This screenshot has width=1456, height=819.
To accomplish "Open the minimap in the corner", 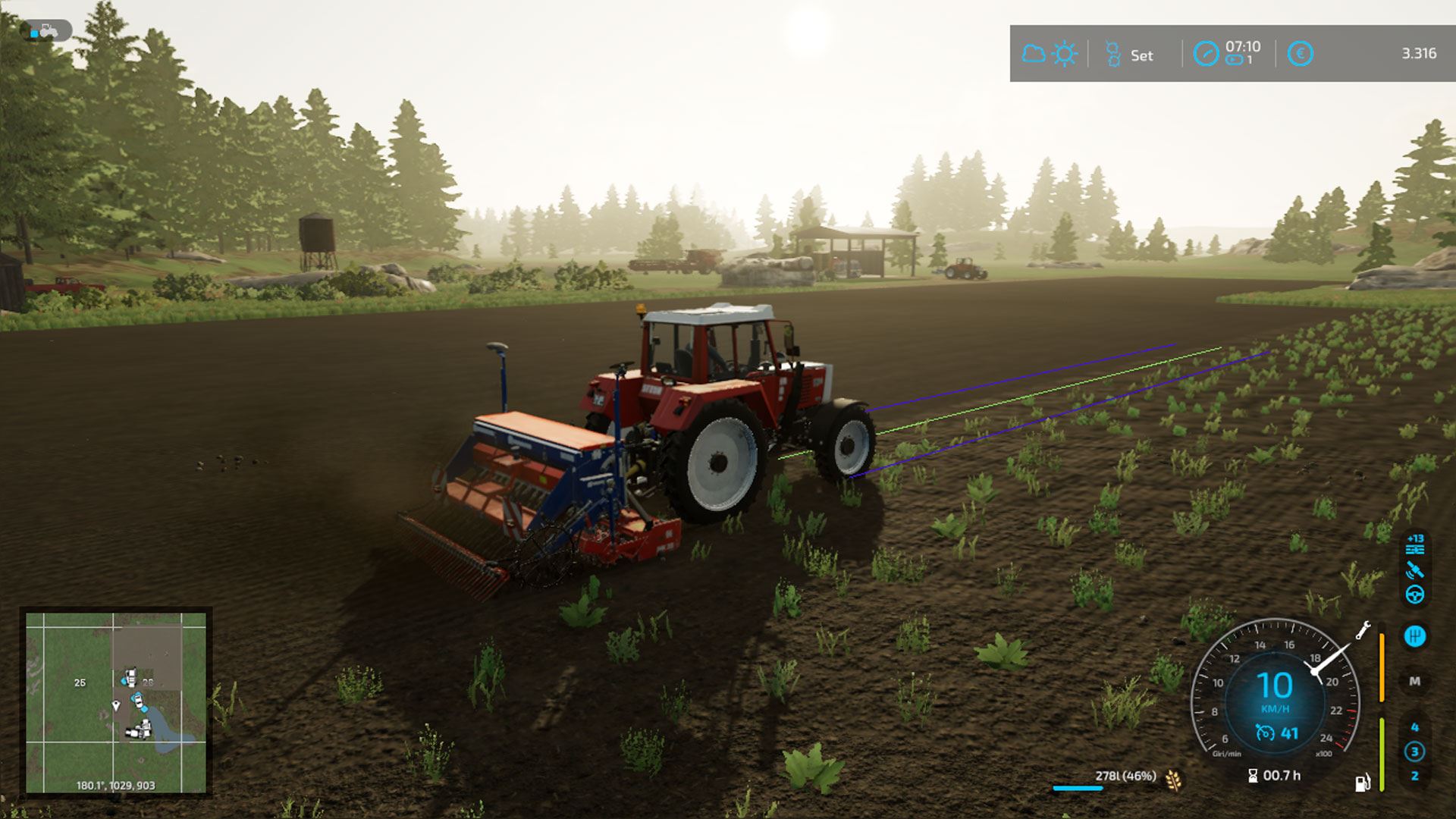I will click(x=116, y=702).
